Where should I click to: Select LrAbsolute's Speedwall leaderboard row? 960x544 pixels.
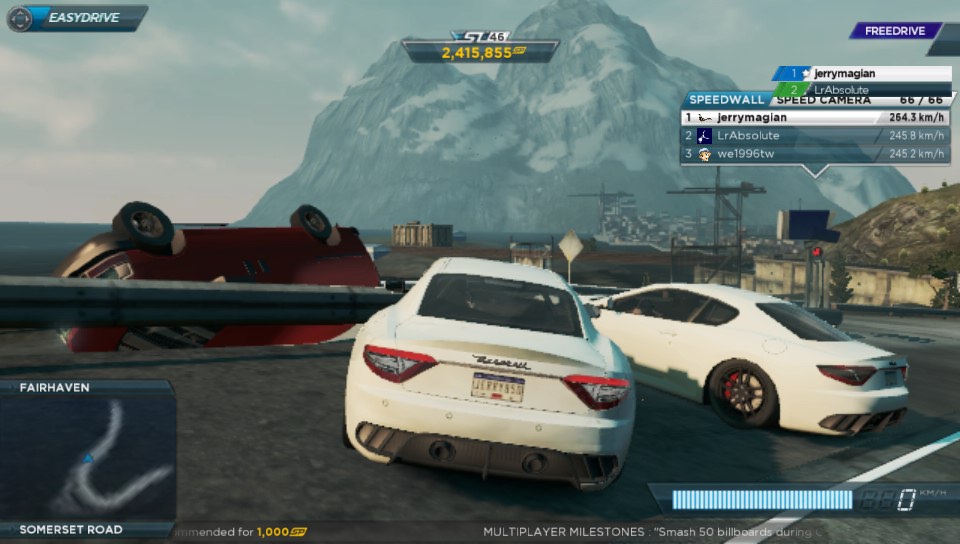point(815,136)
